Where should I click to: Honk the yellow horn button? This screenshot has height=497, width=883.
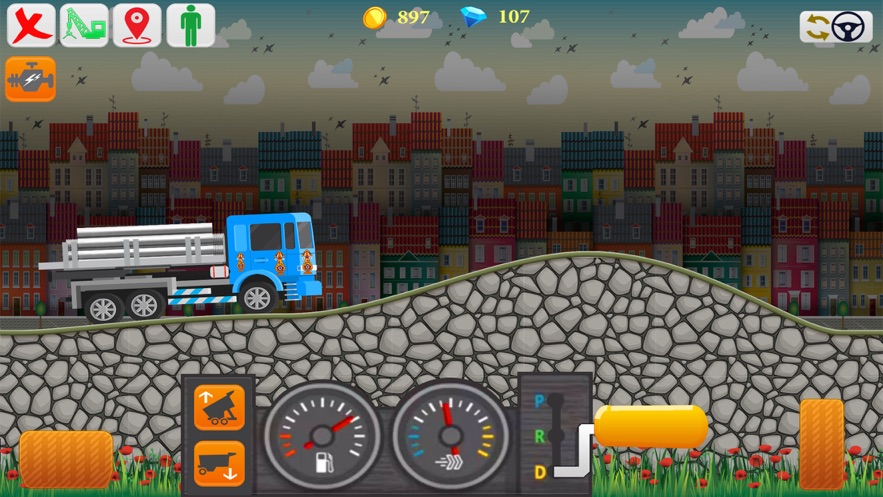click(651, 426)
